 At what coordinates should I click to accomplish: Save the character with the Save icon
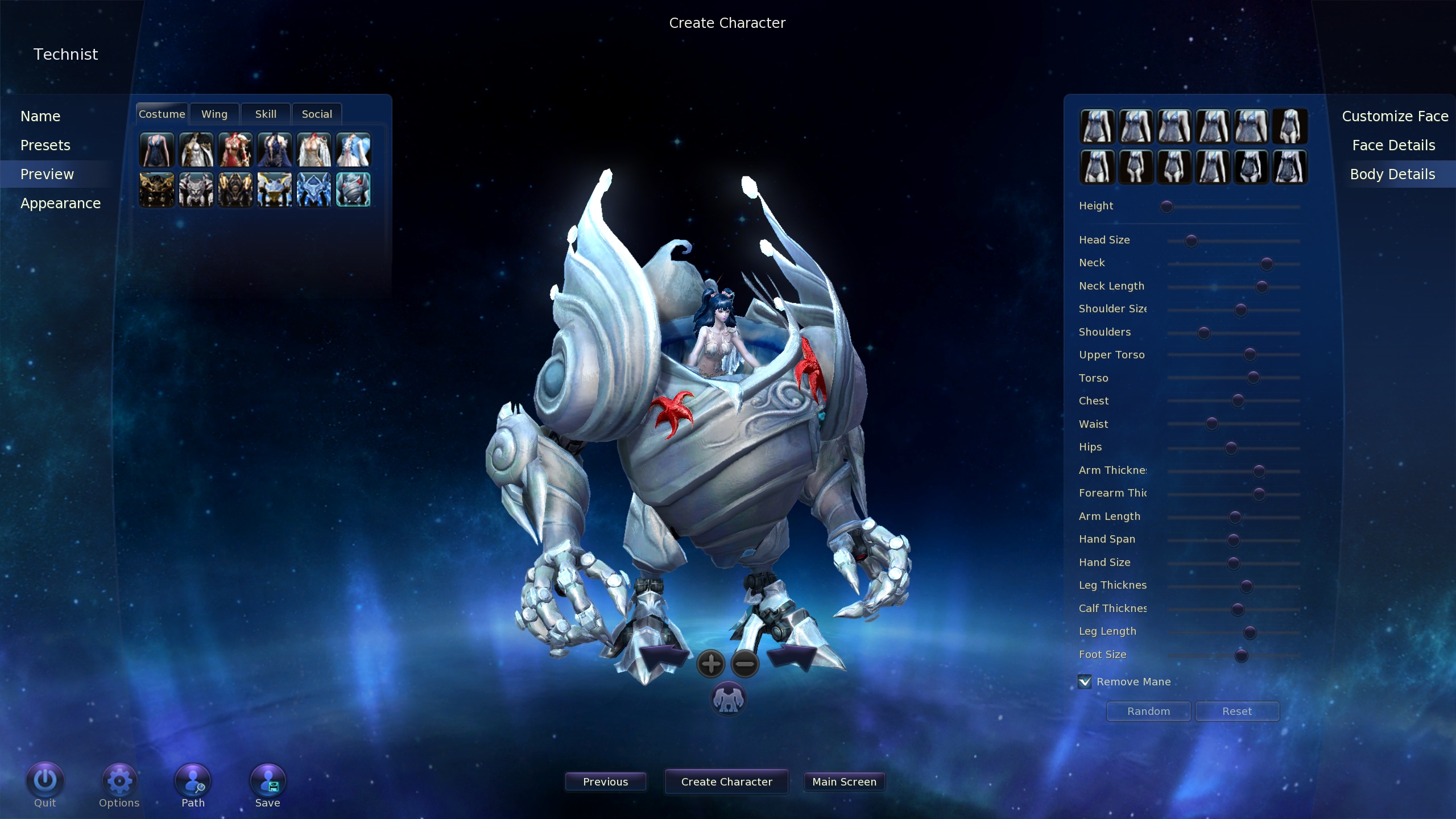pyautogui.click(x=268, y=781)
